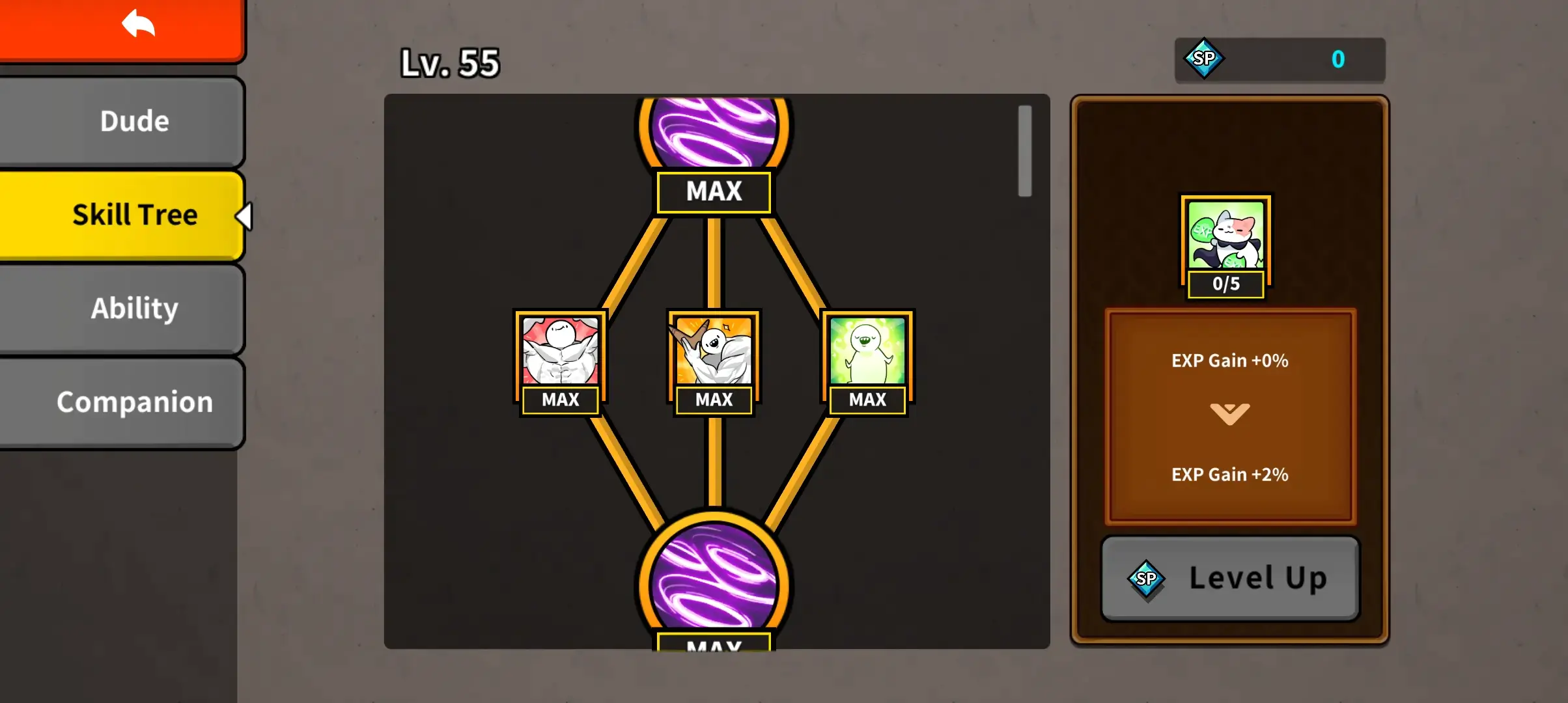Click the MAX label under the top skill
Image resolution: width=1568 pixels, height=703 pixels.
click(x=714, y=191)
